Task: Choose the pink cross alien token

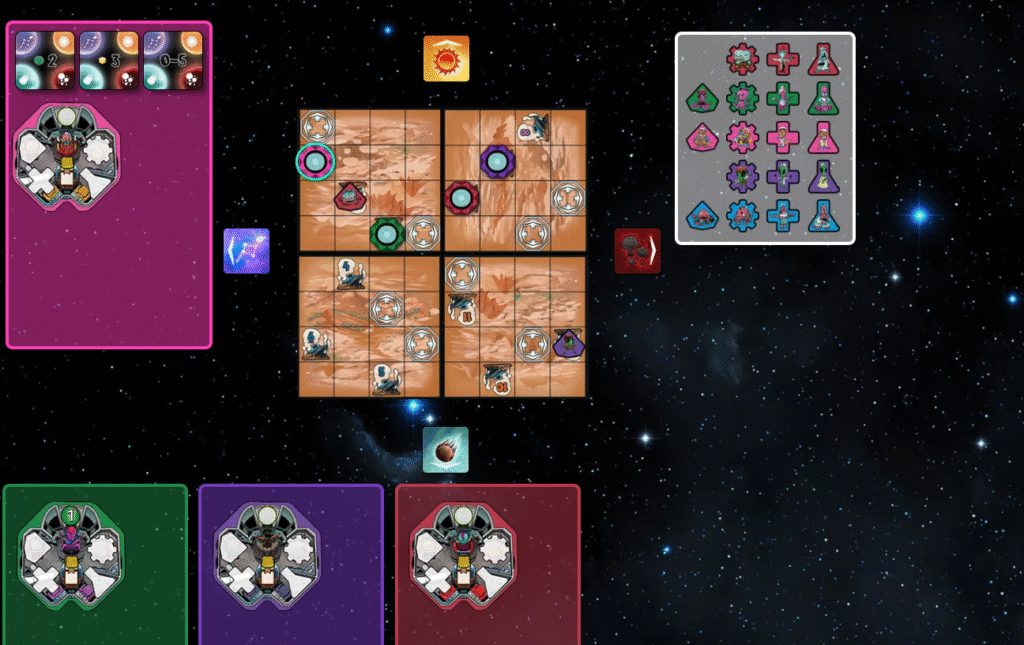Action: coord(784,137)
